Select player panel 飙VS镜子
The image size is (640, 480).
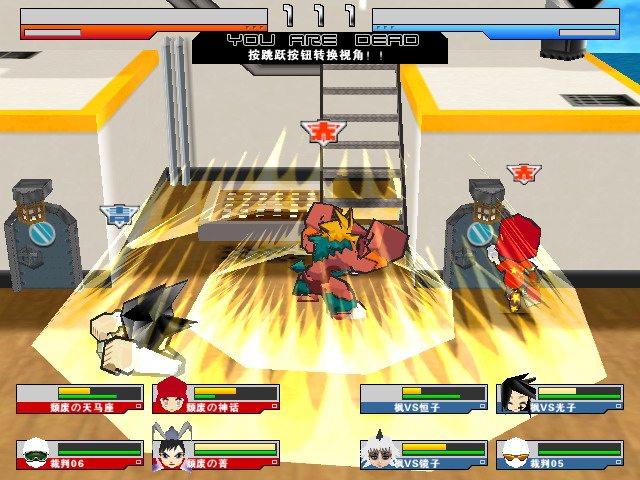point(423,455)
